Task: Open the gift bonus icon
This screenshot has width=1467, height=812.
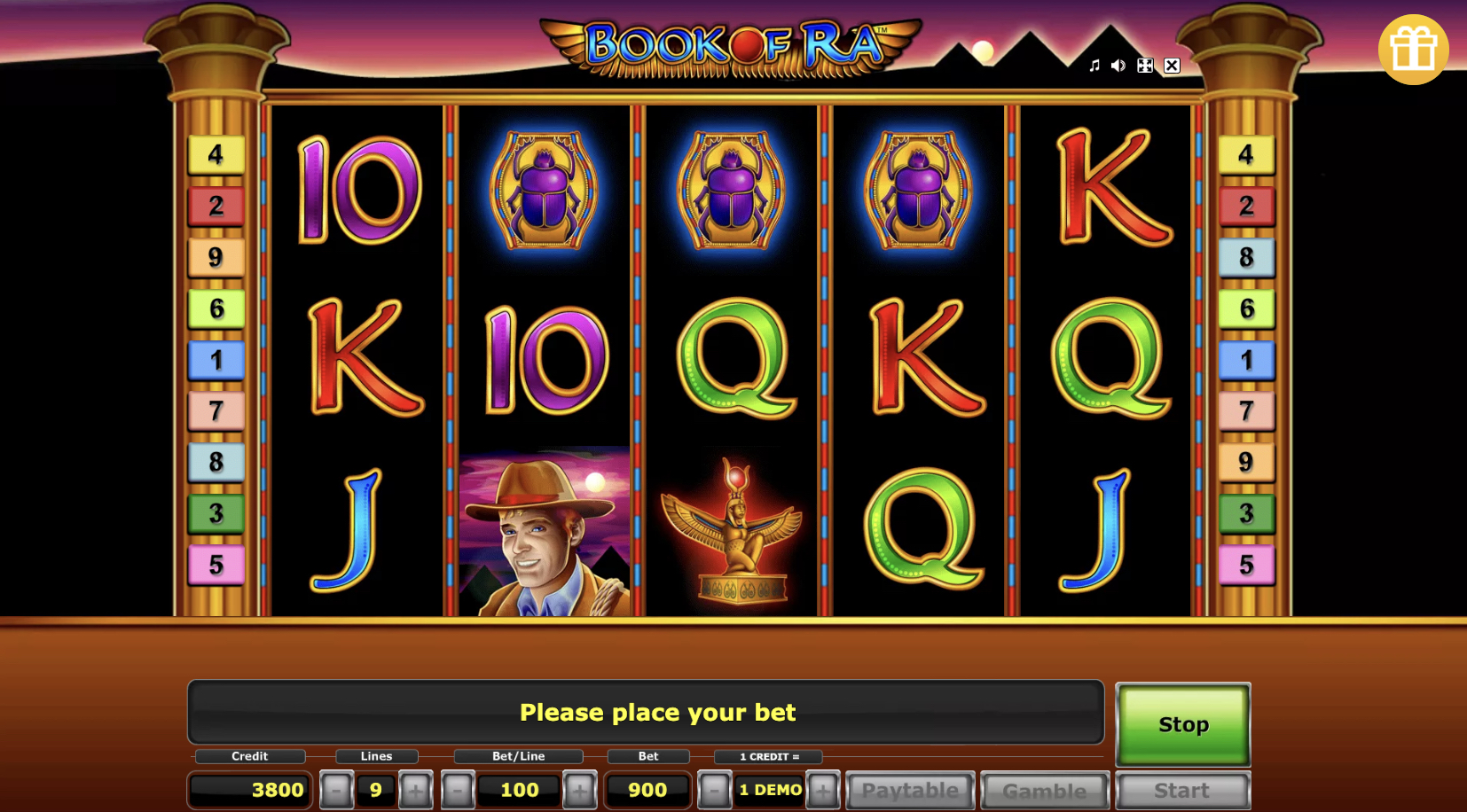Action: click(1414, 50)
